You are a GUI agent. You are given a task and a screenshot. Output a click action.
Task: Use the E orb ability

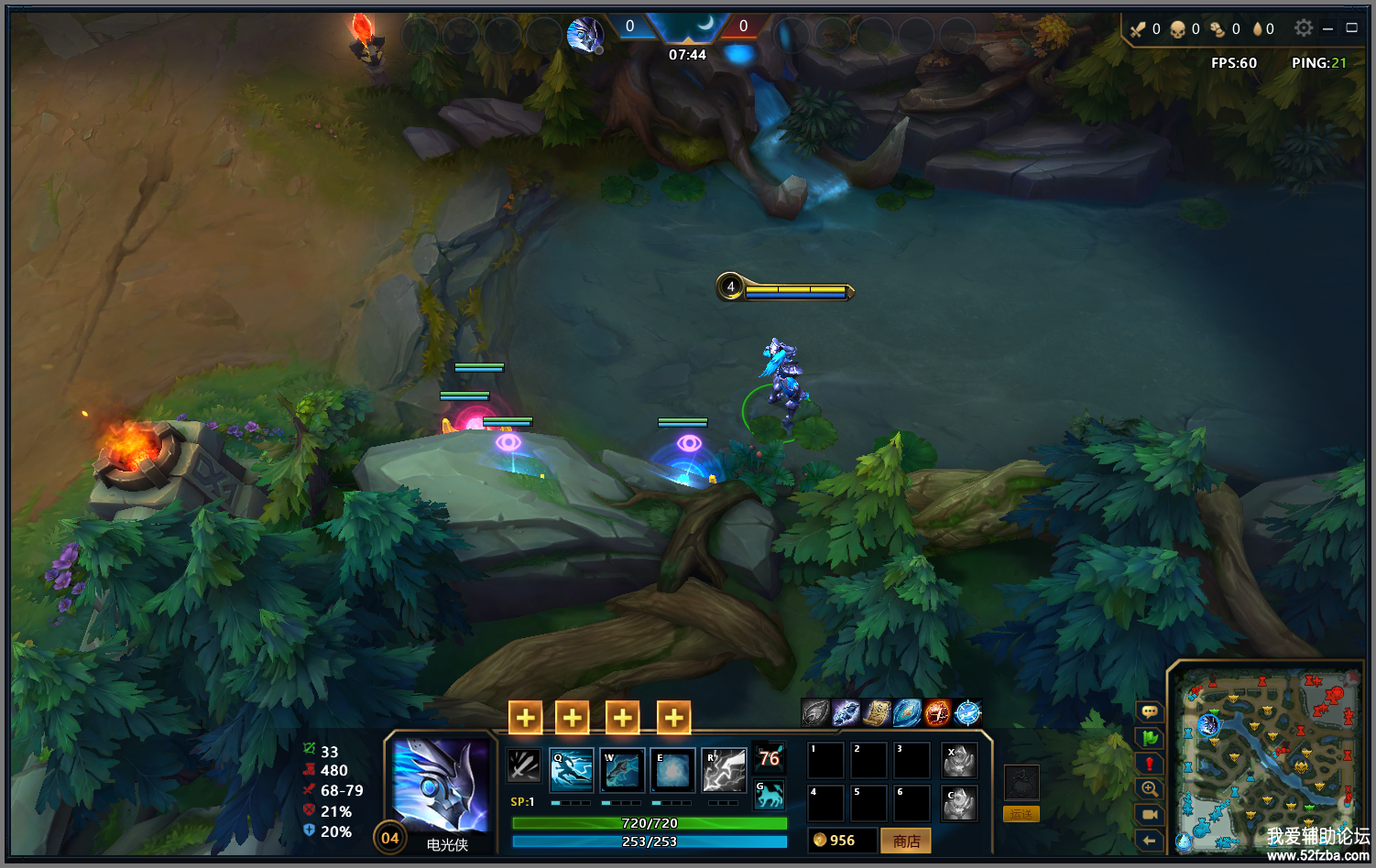coord(672,770)
